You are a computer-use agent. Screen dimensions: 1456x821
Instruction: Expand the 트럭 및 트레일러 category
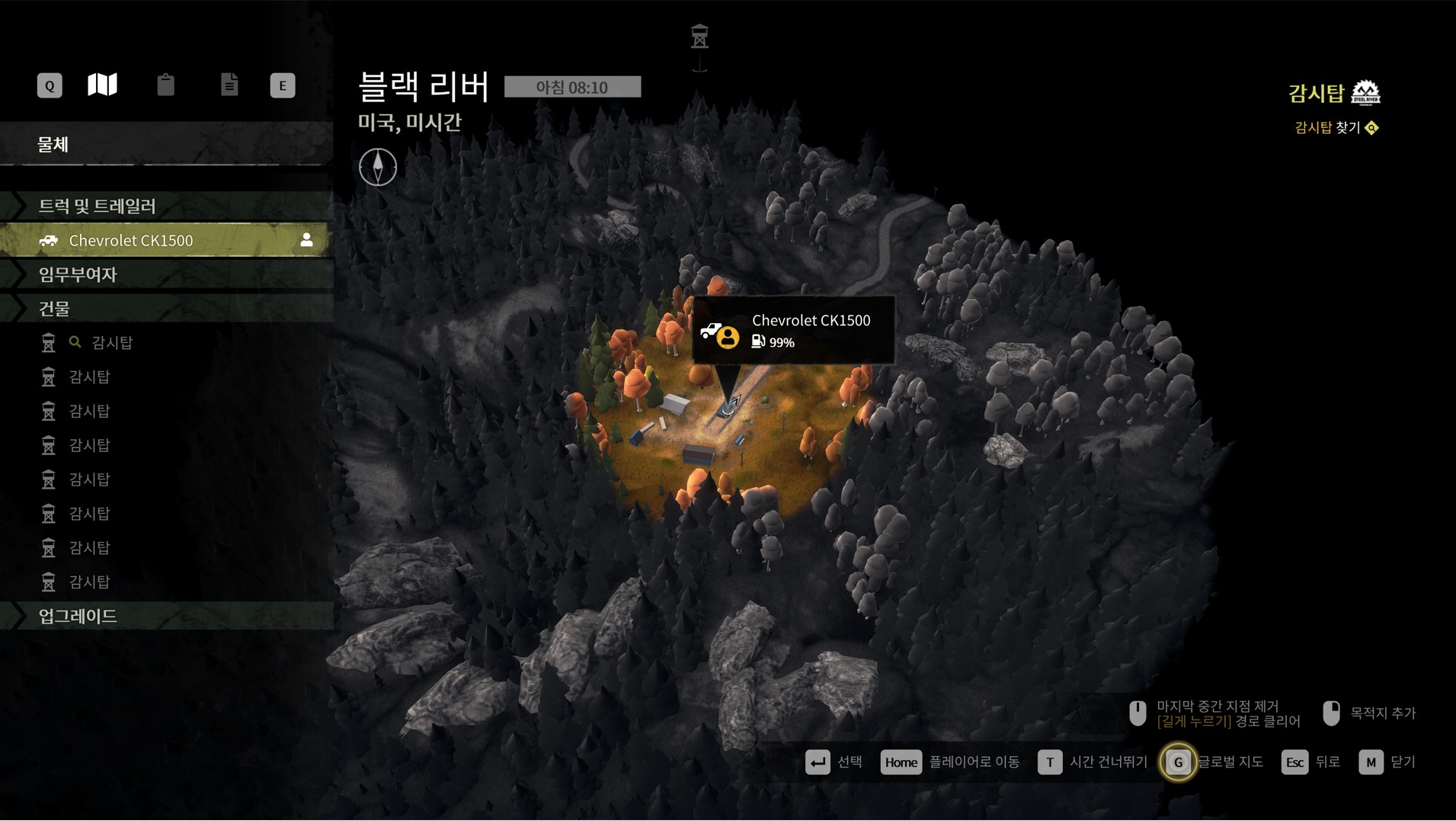pyautogui.click(x=97, y=206)
